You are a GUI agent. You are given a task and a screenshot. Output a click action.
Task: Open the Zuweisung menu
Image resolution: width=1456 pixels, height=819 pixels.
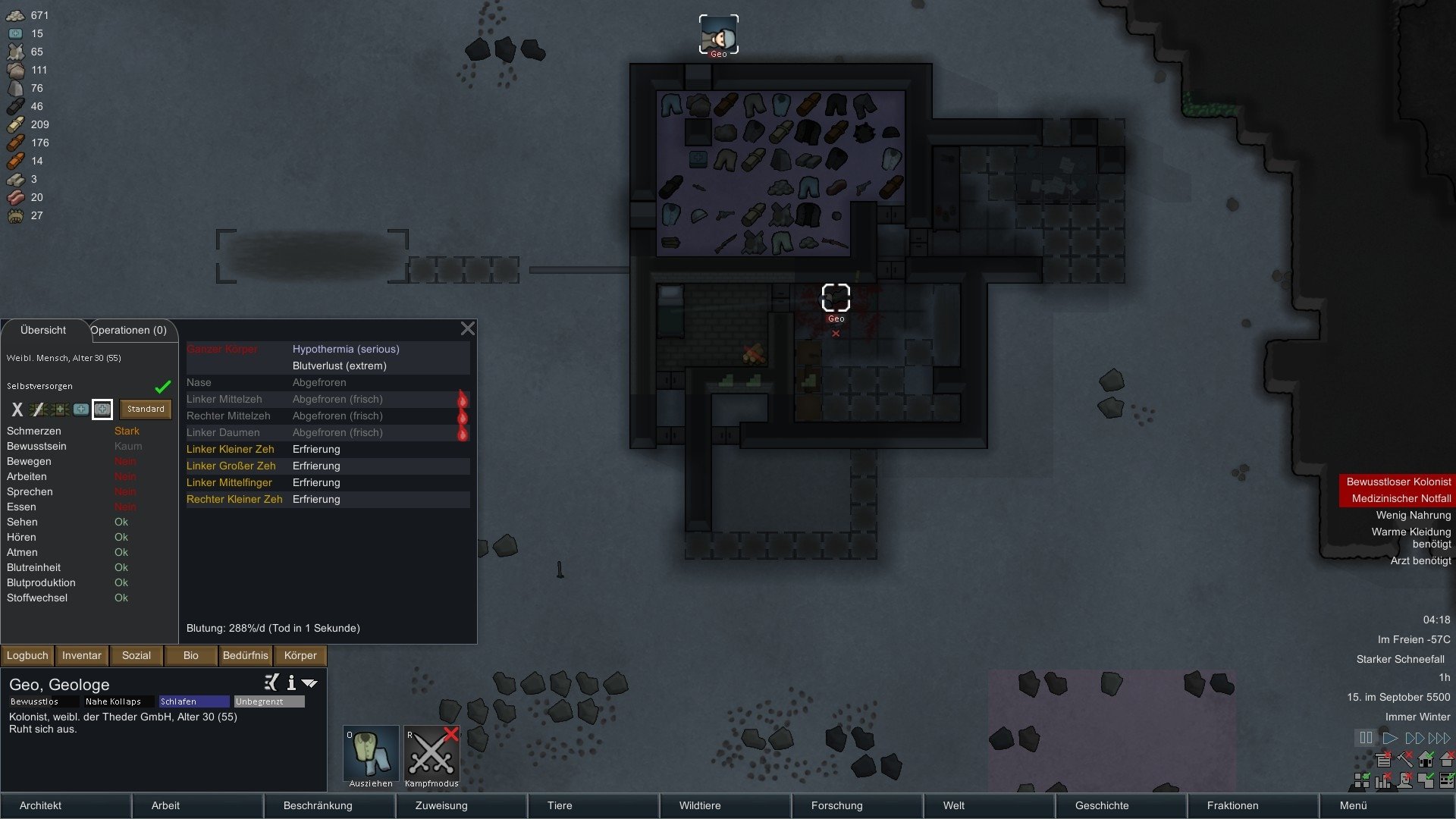(441, 805)
